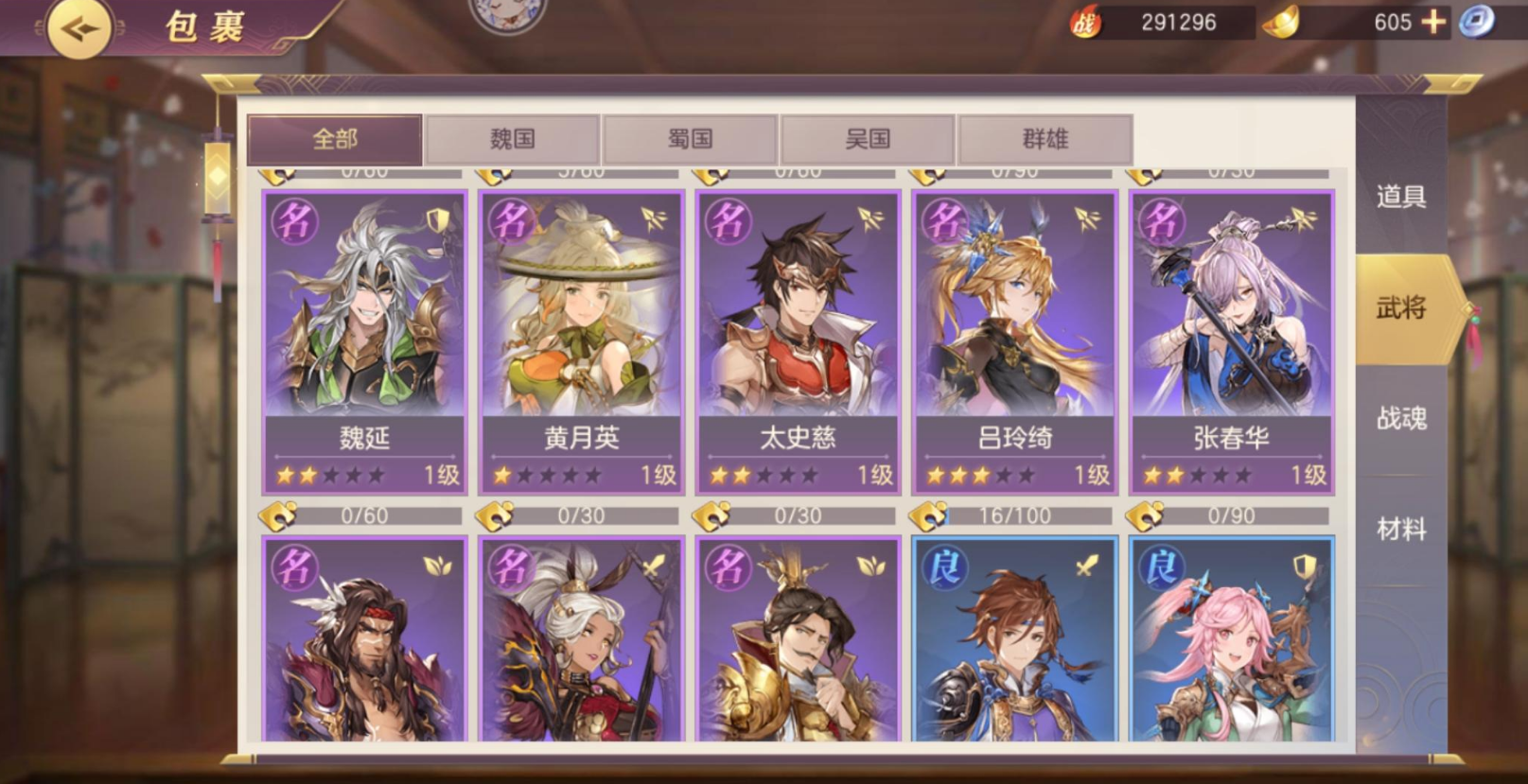Open the 吴国 faction tab
1528x784 pixels.
868,140
